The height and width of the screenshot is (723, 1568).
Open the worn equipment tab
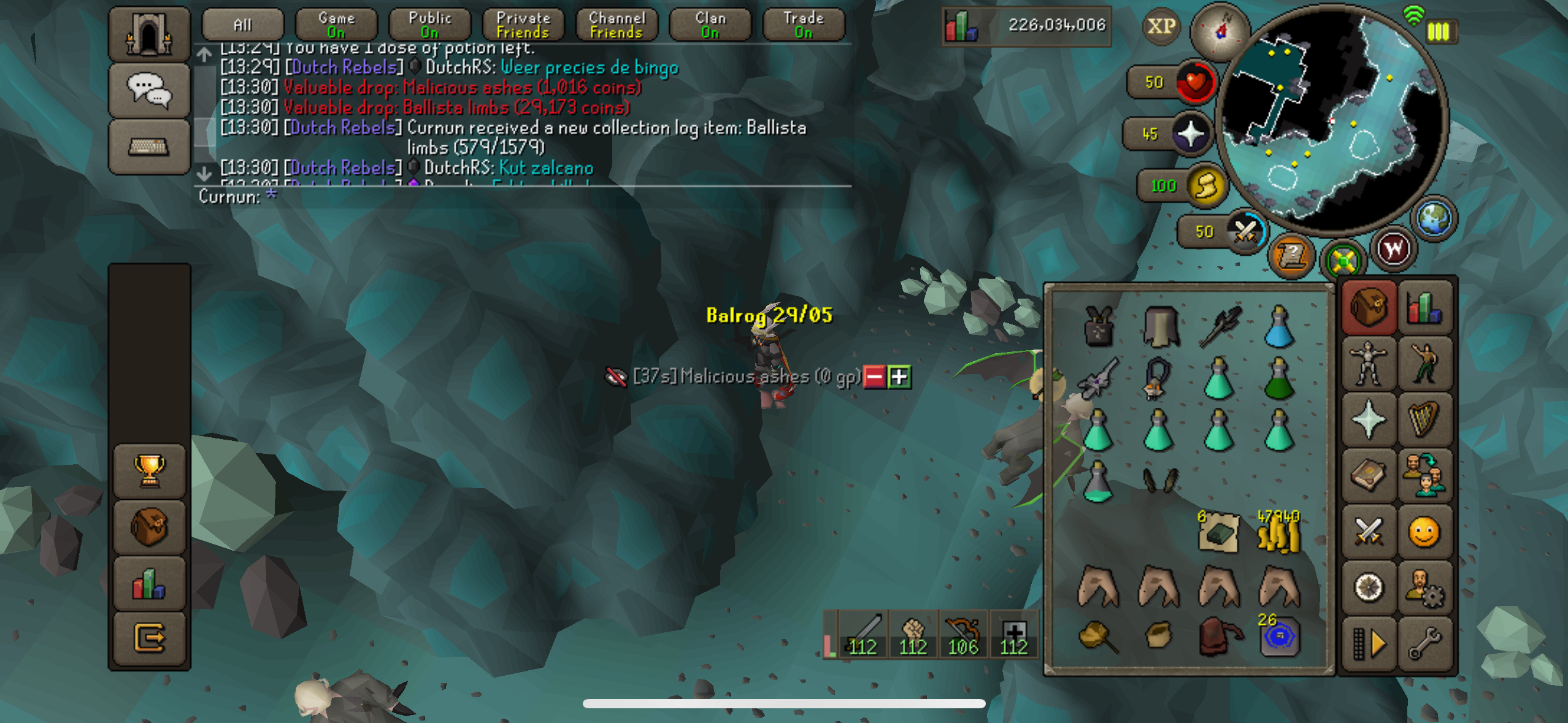(1368, 363)
